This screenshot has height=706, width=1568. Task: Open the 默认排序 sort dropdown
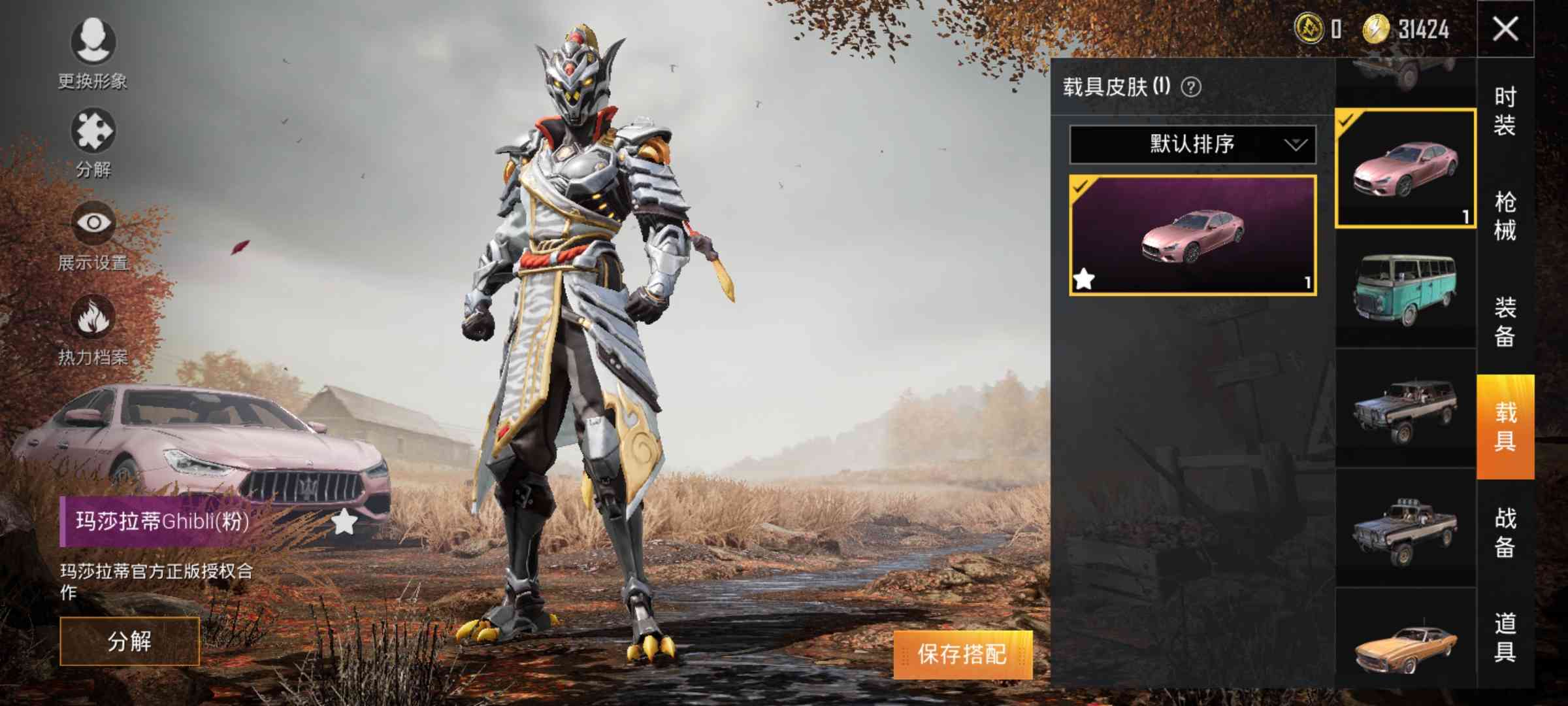(1192, 144)
